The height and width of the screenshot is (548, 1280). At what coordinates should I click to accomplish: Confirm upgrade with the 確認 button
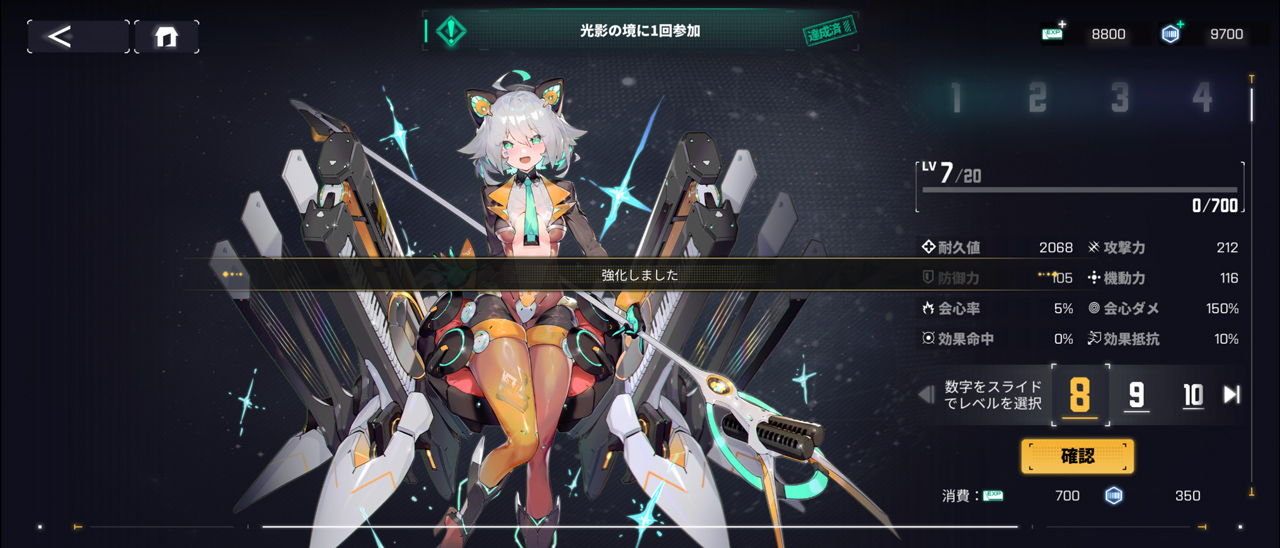[x=1077, y=456]
